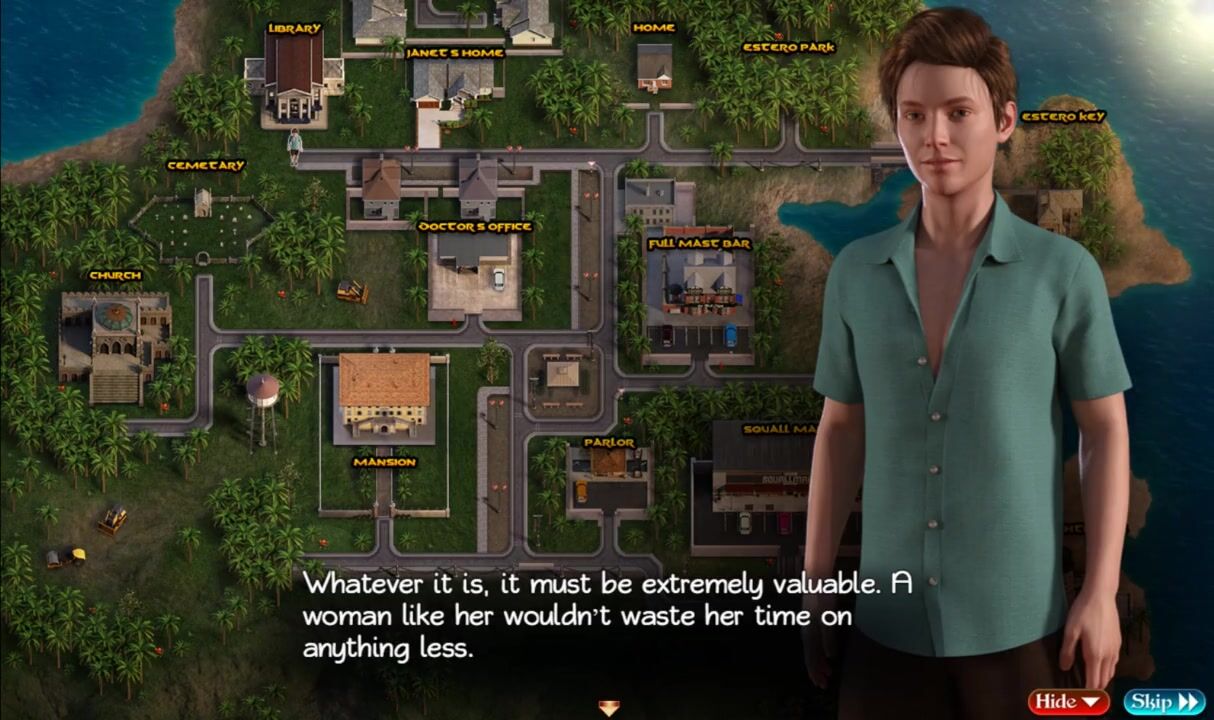Travel to the Full Mast Bar label
This screenshot has height=720, width=1214.
click(699, 244)
